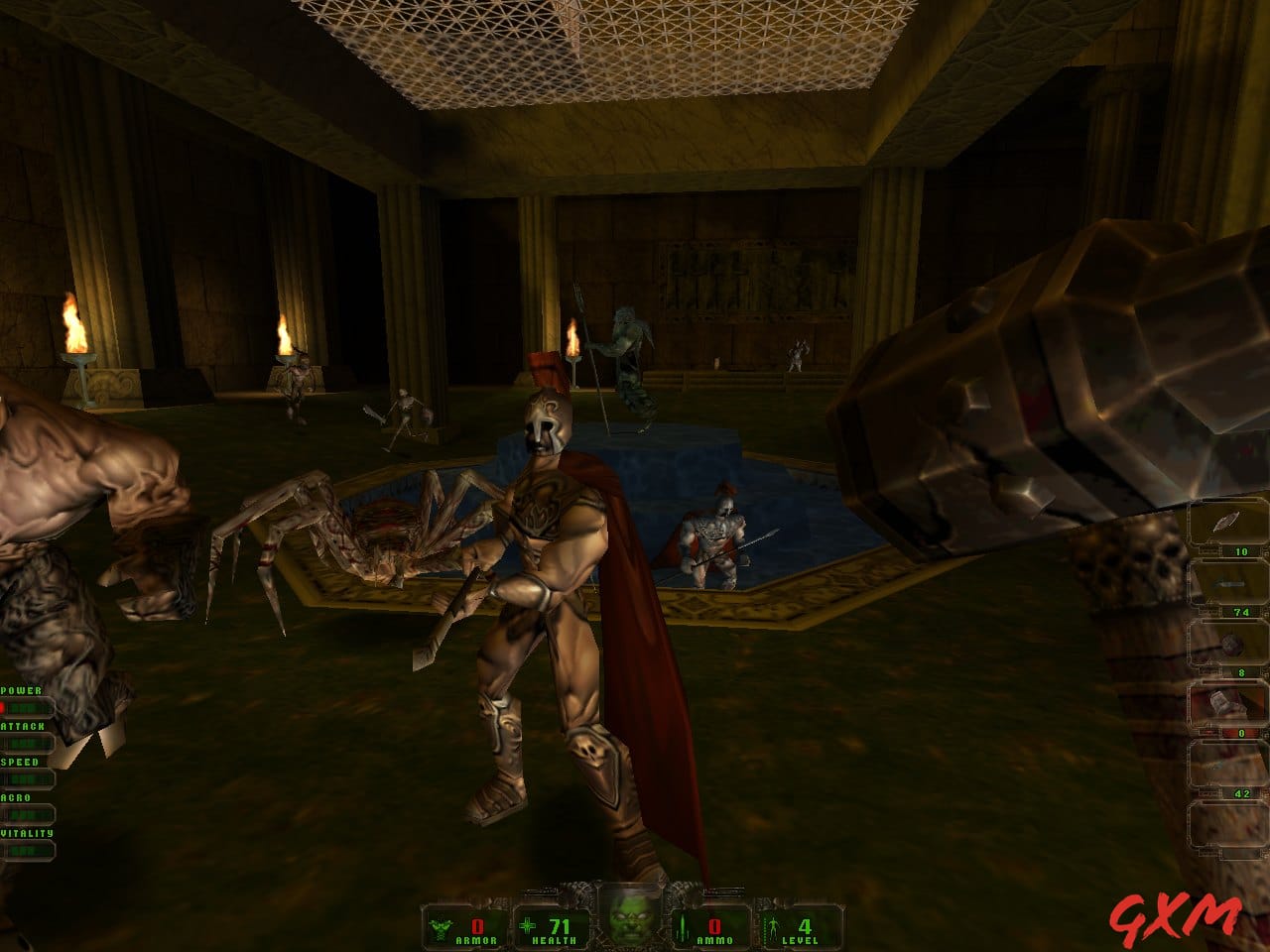1270x952 pixels.
Task: Select the health cross icon
Action: [x=528, y=926]
